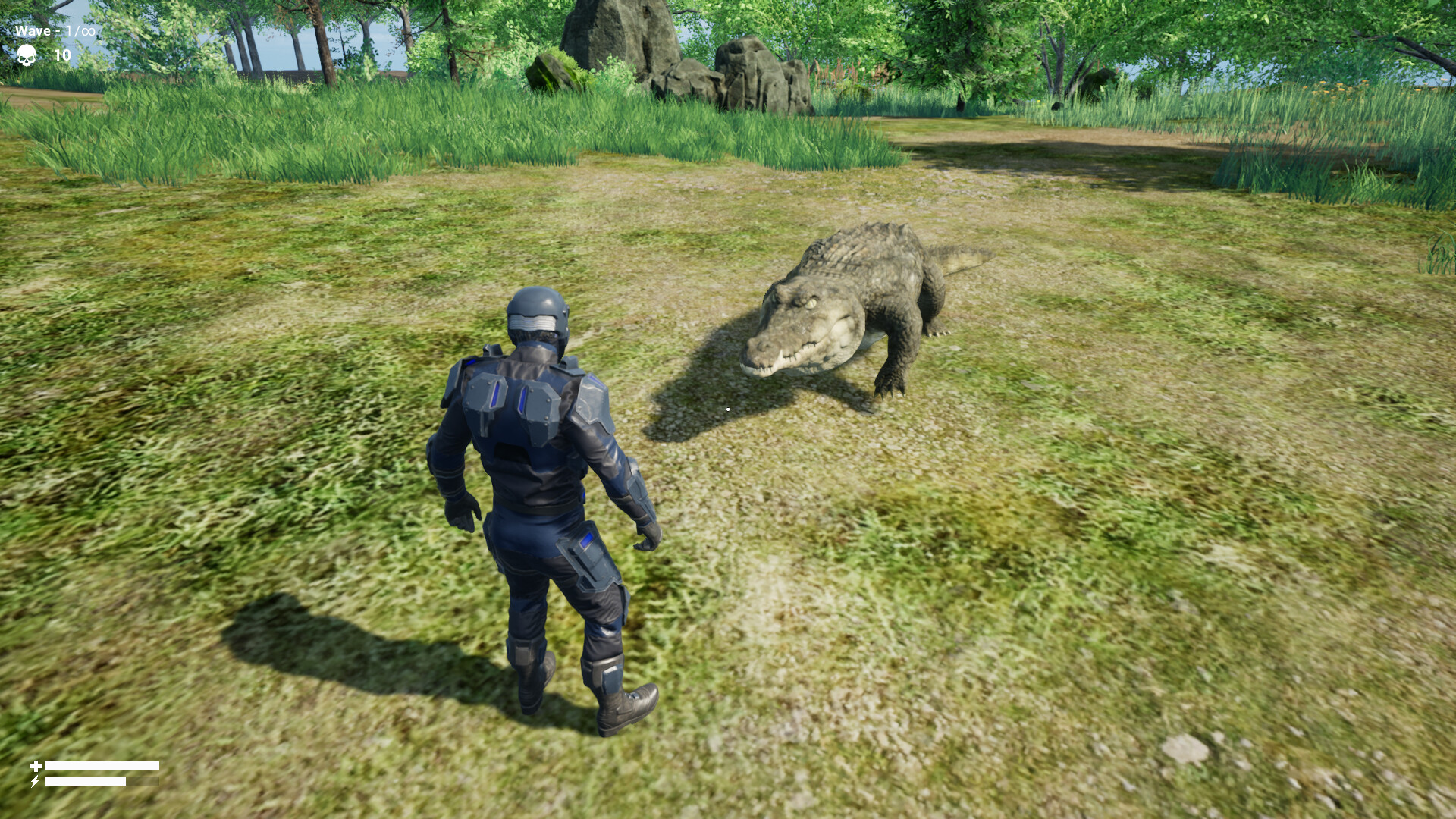The width and height of the screenshot is (1456, 819).
Task: Select the health cross icon
Action: click(36, 766)
